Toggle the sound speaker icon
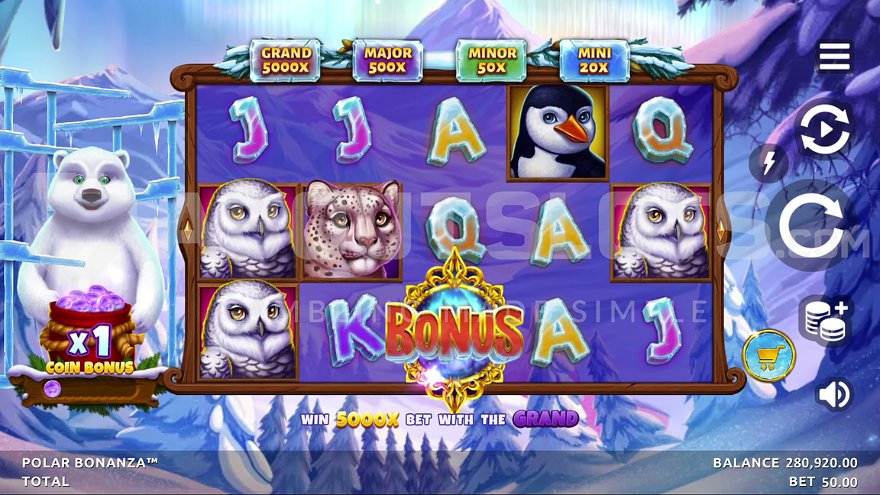Image resolution: width=880 pixels, height=495 pixels. coord(833,394)
